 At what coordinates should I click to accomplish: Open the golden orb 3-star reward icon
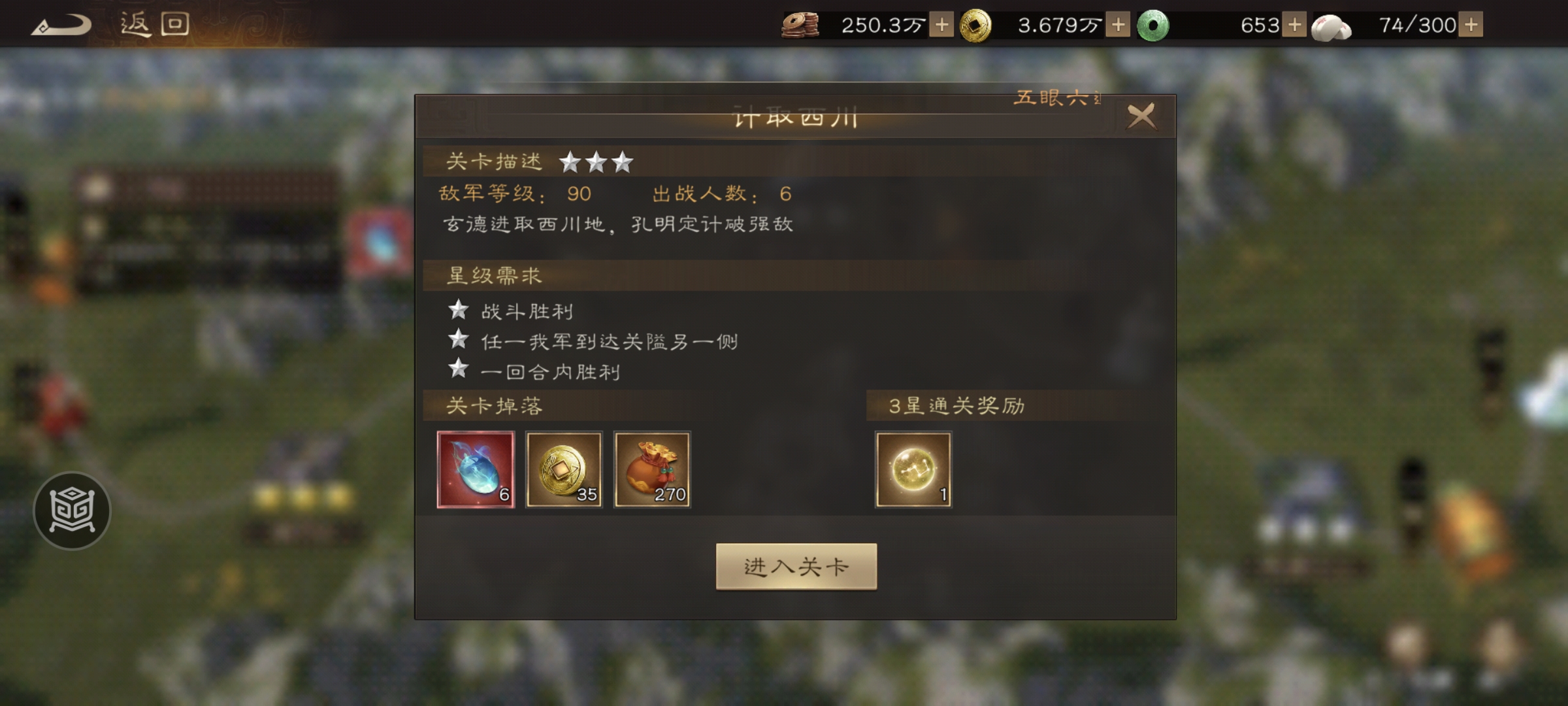click(x=913, y=469)
